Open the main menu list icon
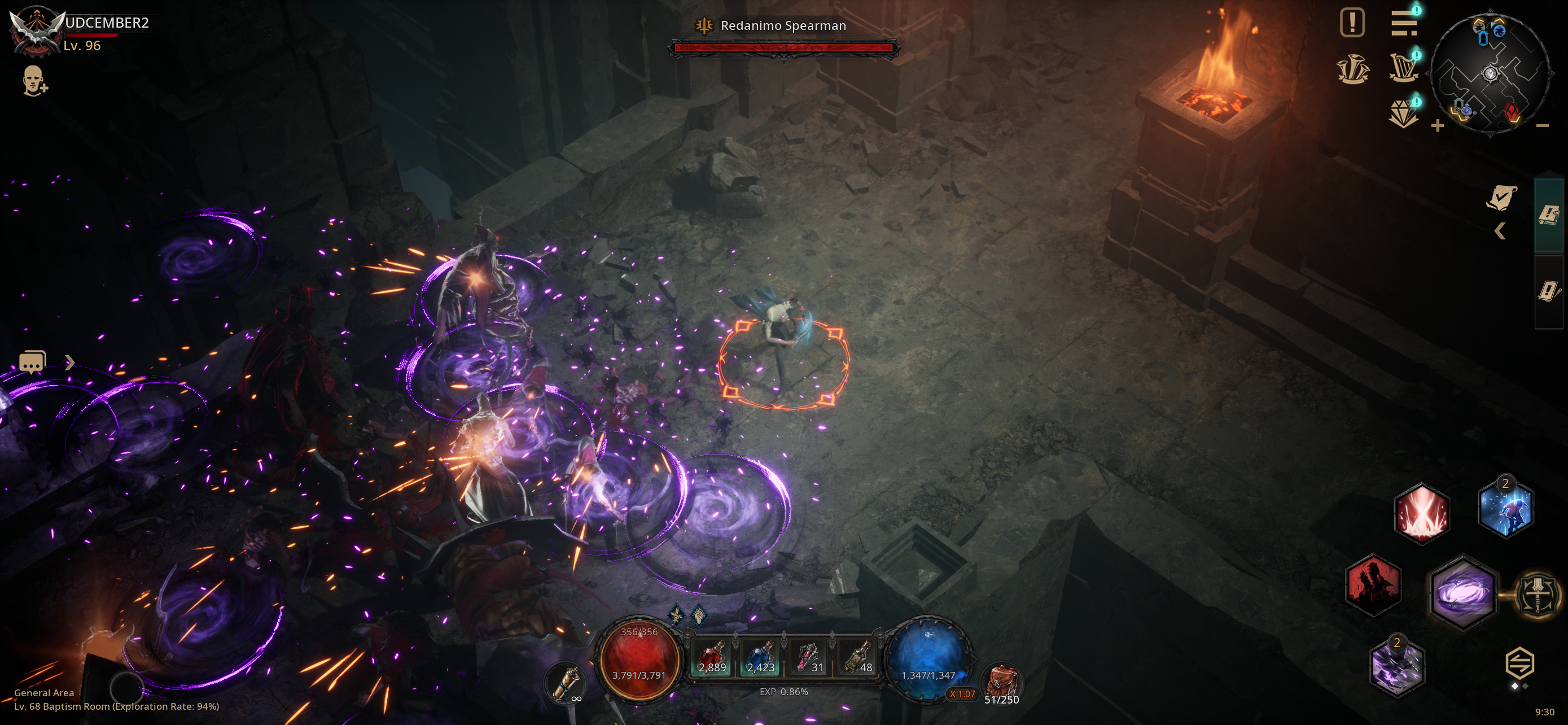Screen dimensions: 1568x725 point(1404,23)
